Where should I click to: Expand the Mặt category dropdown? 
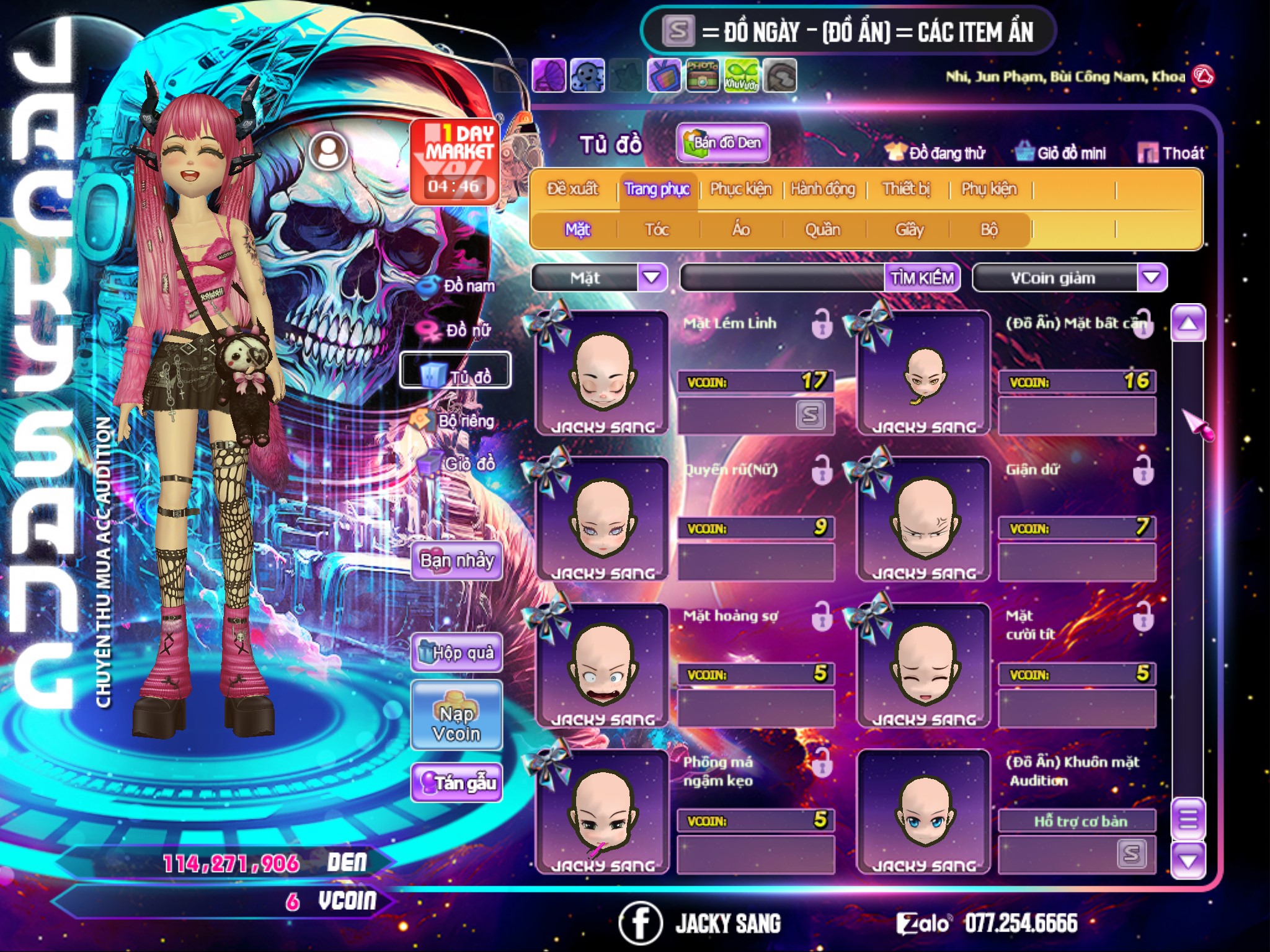[x=652, y=278]
